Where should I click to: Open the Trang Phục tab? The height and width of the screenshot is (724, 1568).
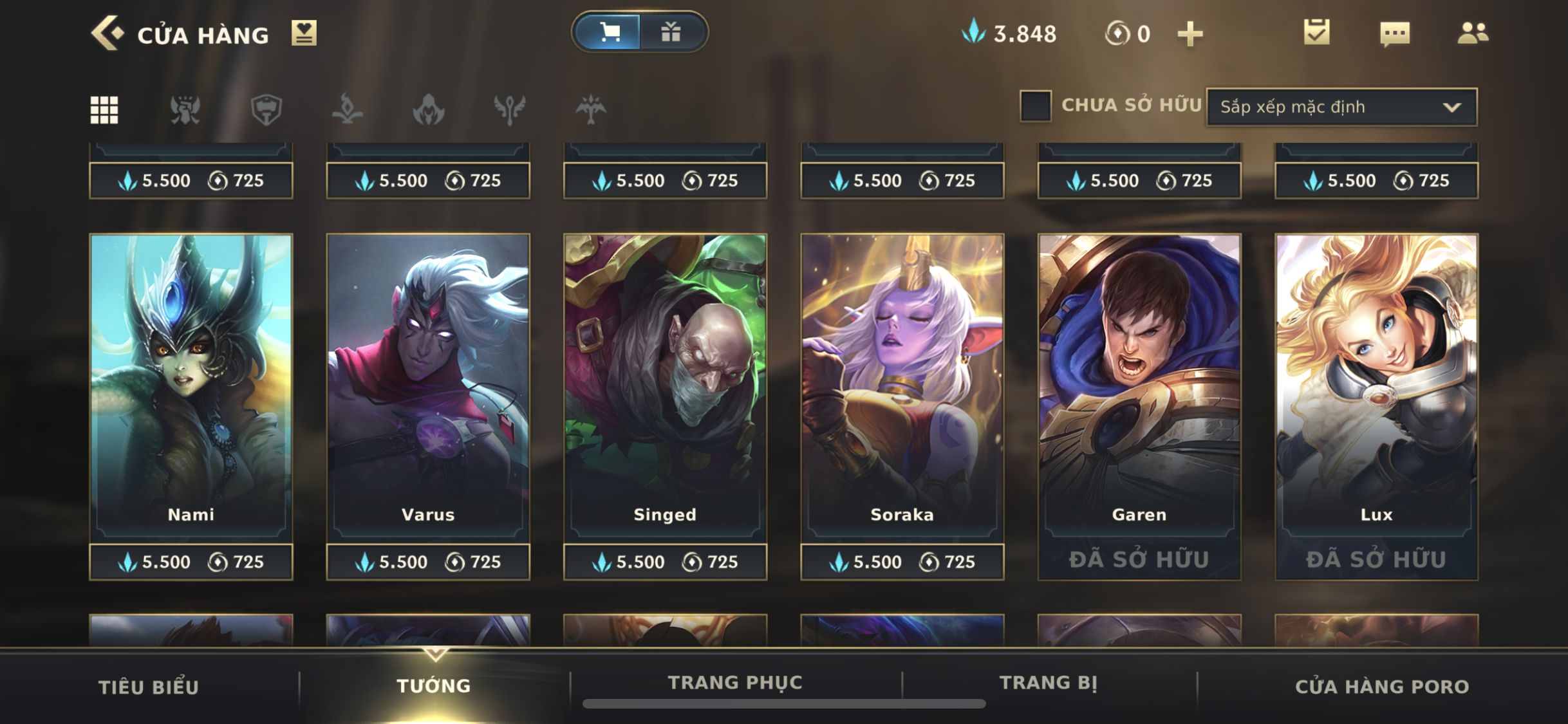pyautogui.click(x=735, y=682)
